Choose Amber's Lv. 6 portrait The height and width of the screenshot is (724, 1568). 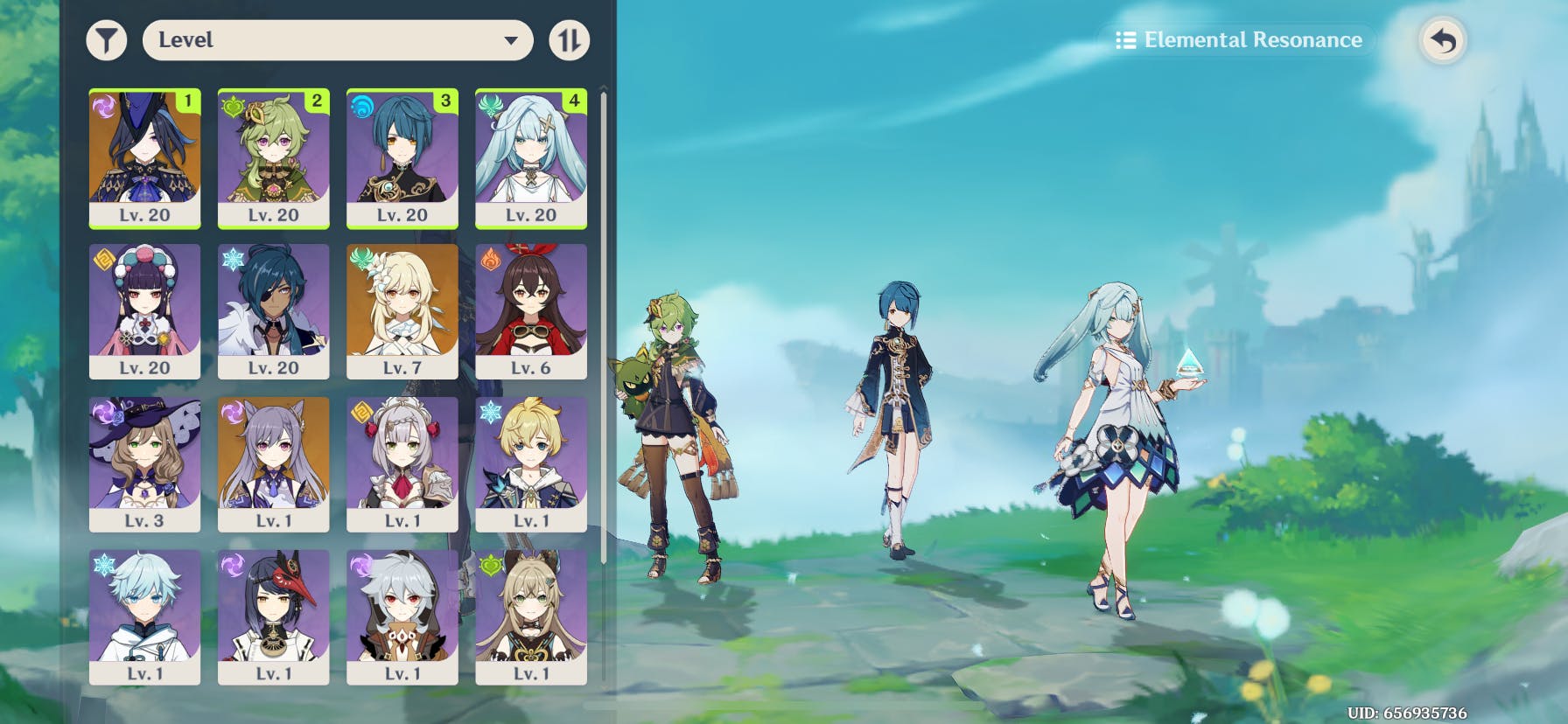click(531, 310)
